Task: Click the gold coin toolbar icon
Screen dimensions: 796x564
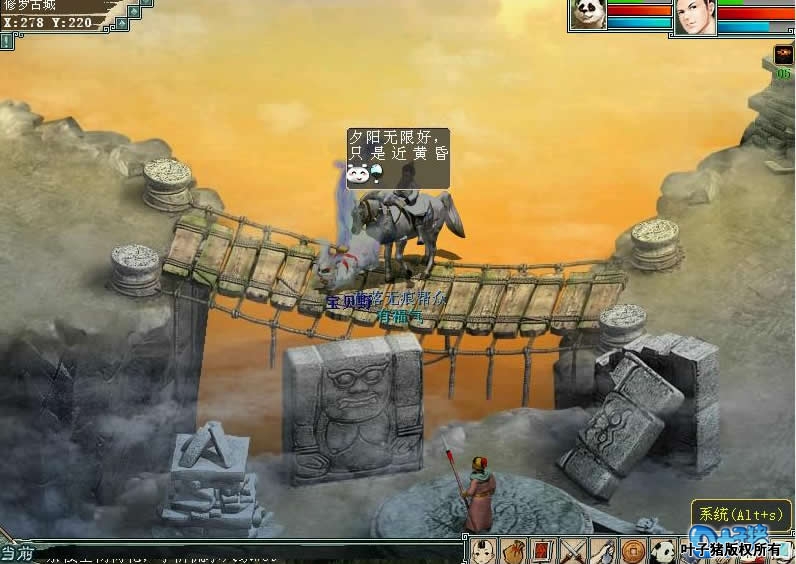Action: (x=632, y=550)
